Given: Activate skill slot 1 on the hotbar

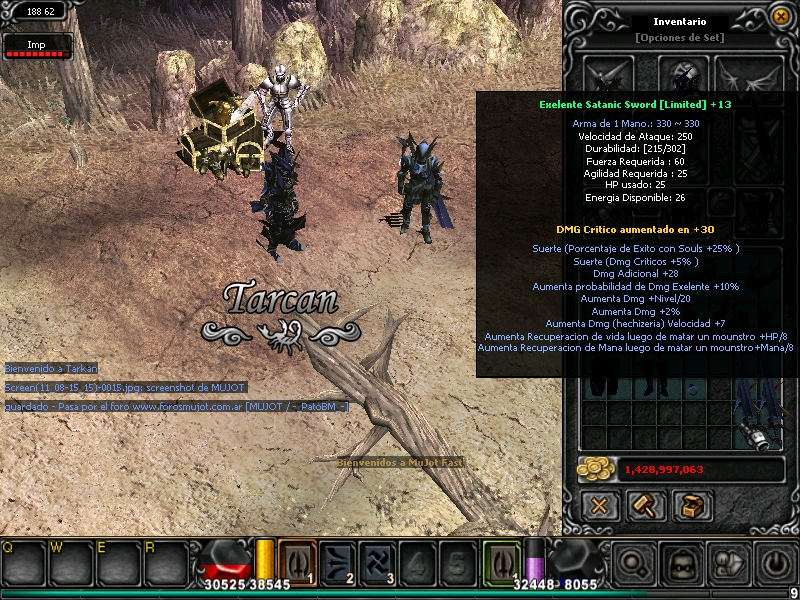Looking at the screenshot, I should click(297, 561).
